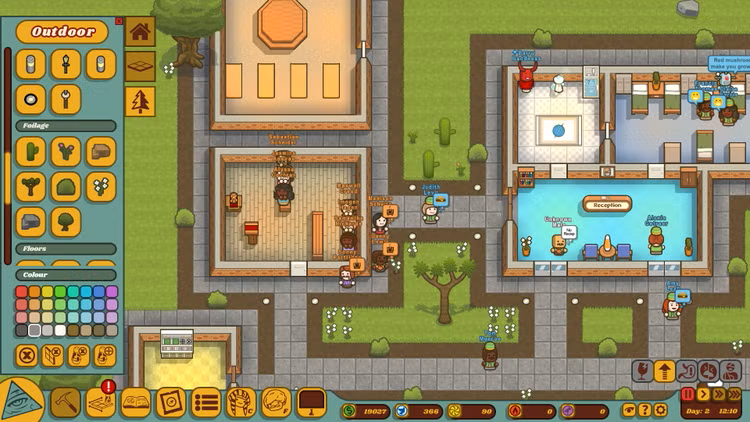The height and width of the screenshot is (422, 750).
Task: Pause the game with the red button
Action: tap(688, 394)
